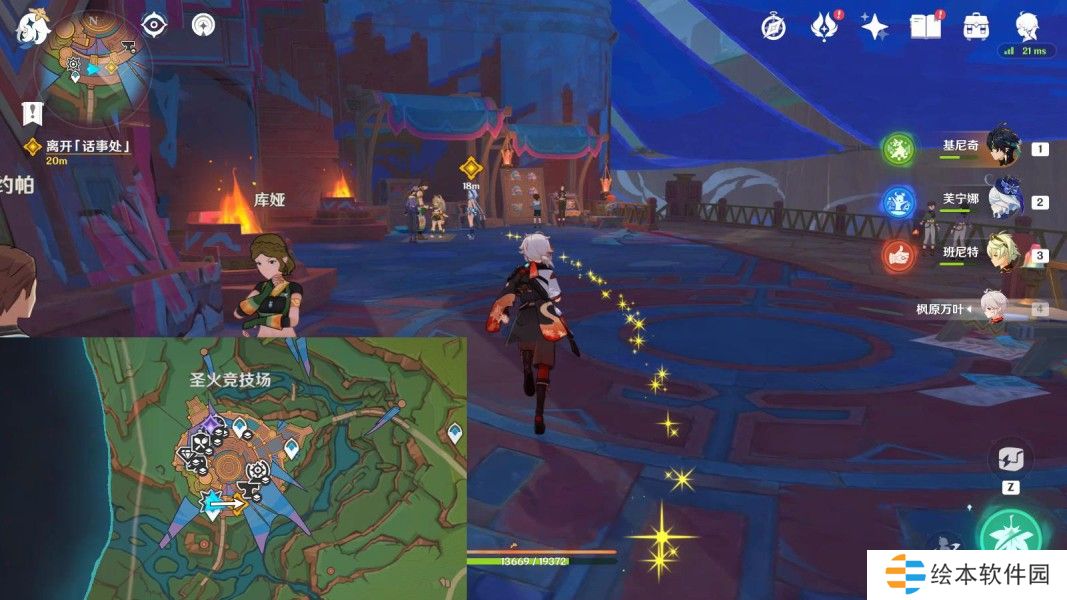Open the Adventurer Handbook book icon
The height and width of the screenshot is (600, 1067).
925,27
